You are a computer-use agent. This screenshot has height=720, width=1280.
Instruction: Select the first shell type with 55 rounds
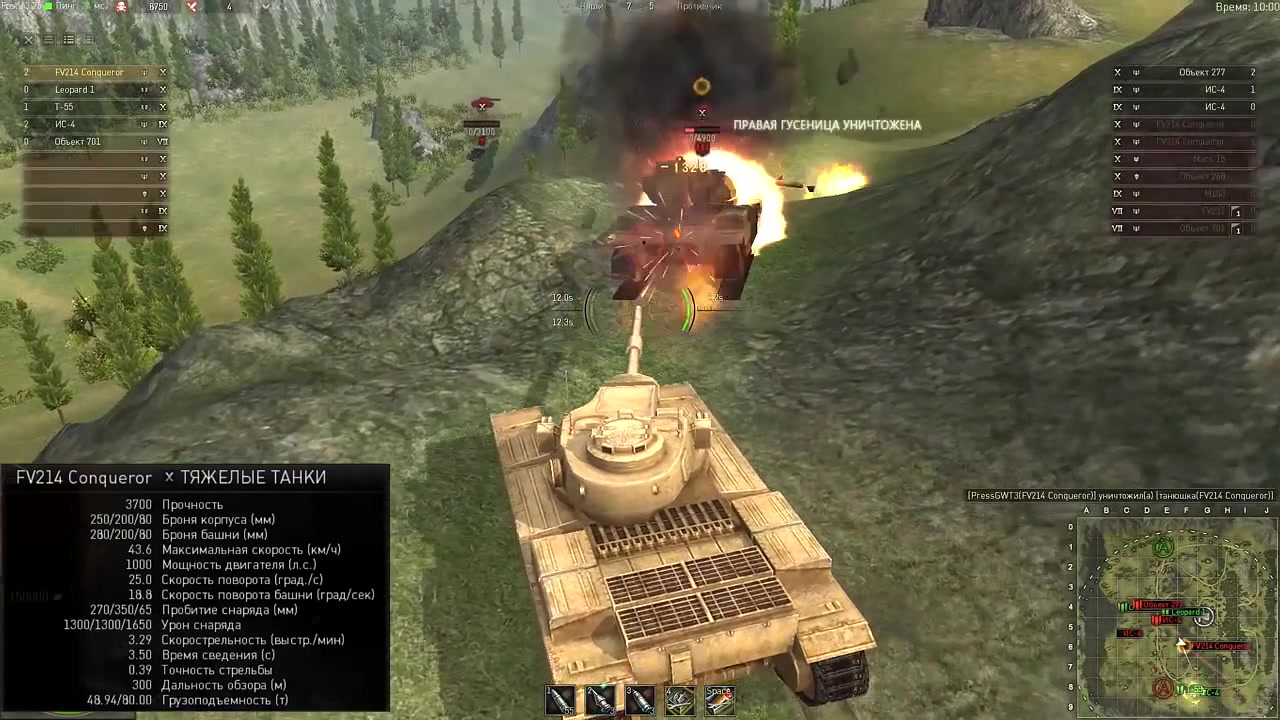(561, 700)
